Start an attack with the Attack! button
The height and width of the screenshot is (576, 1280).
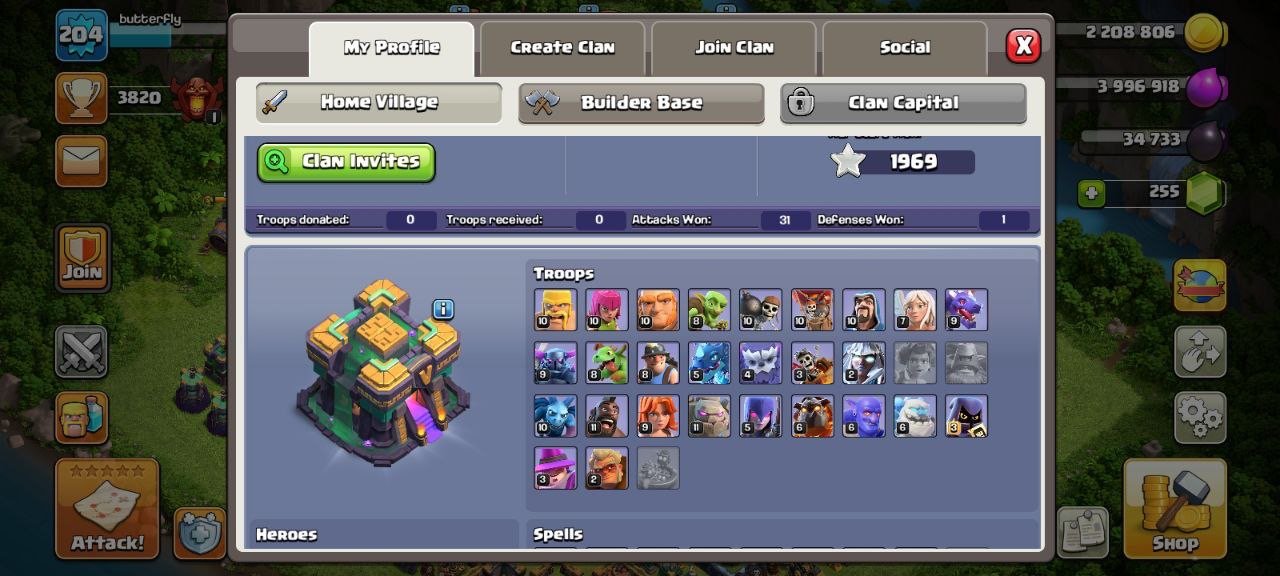pyautogui.click(x=107, y=508)
